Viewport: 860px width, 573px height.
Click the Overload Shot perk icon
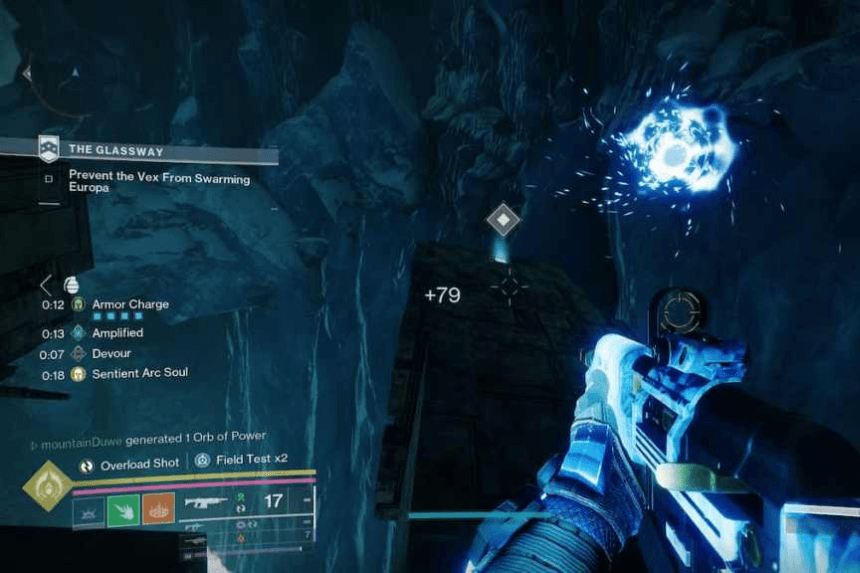pyautogui.click(x=87, y=465)
